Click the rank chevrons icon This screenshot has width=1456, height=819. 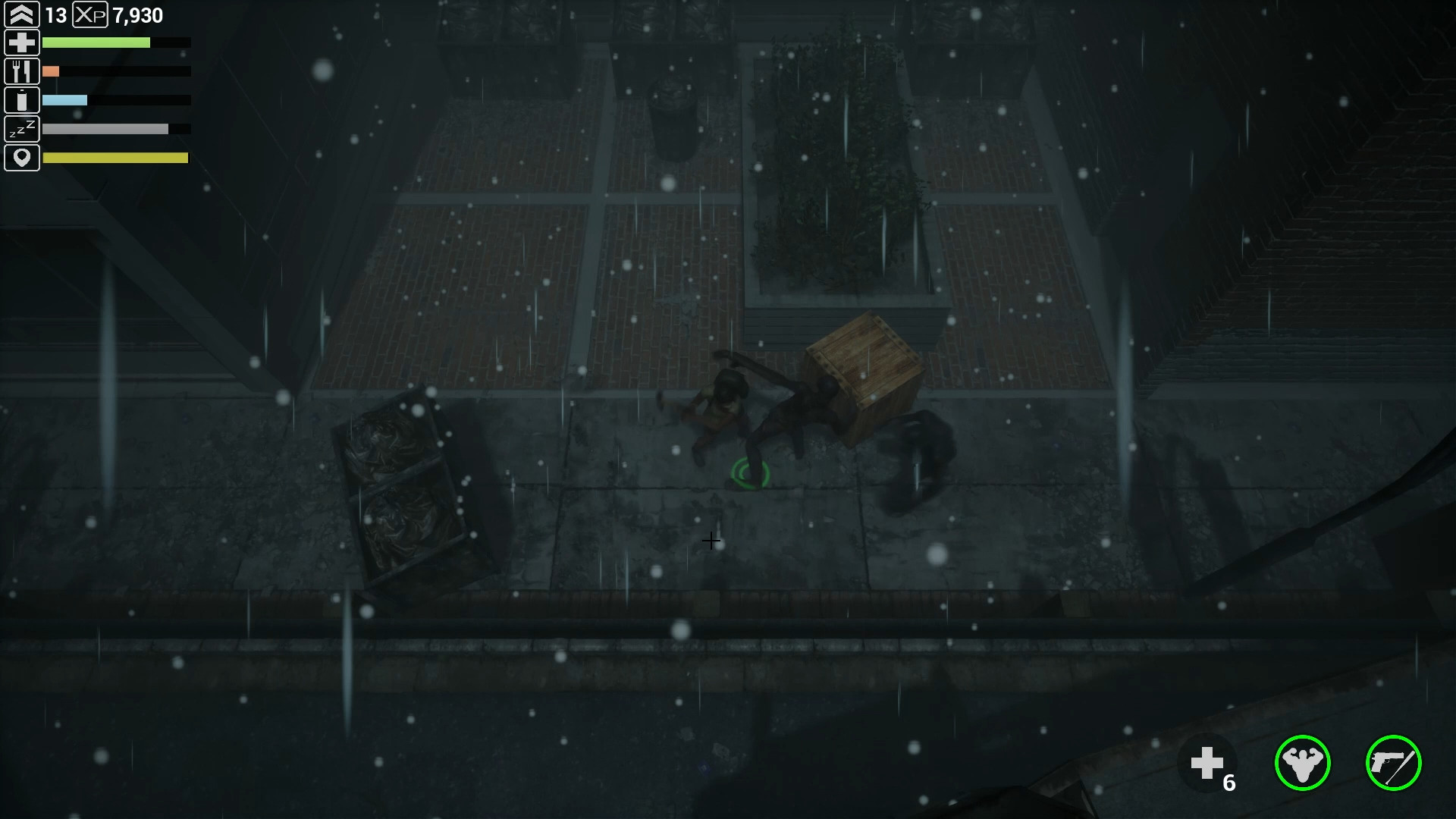tap(22, 14)
